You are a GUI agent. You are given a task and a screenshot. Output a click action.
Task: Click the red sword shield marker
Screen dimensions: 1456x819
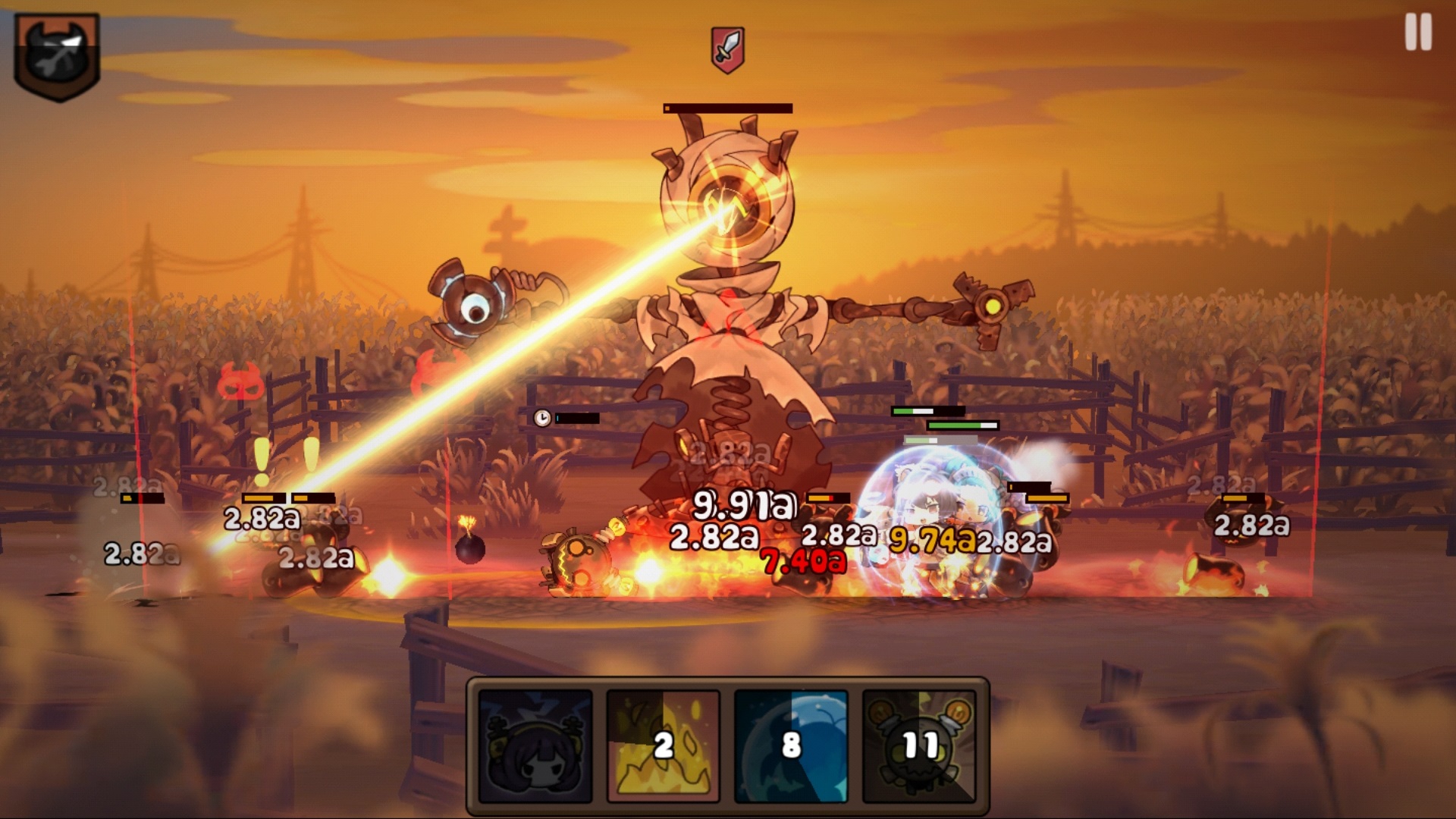727,50
